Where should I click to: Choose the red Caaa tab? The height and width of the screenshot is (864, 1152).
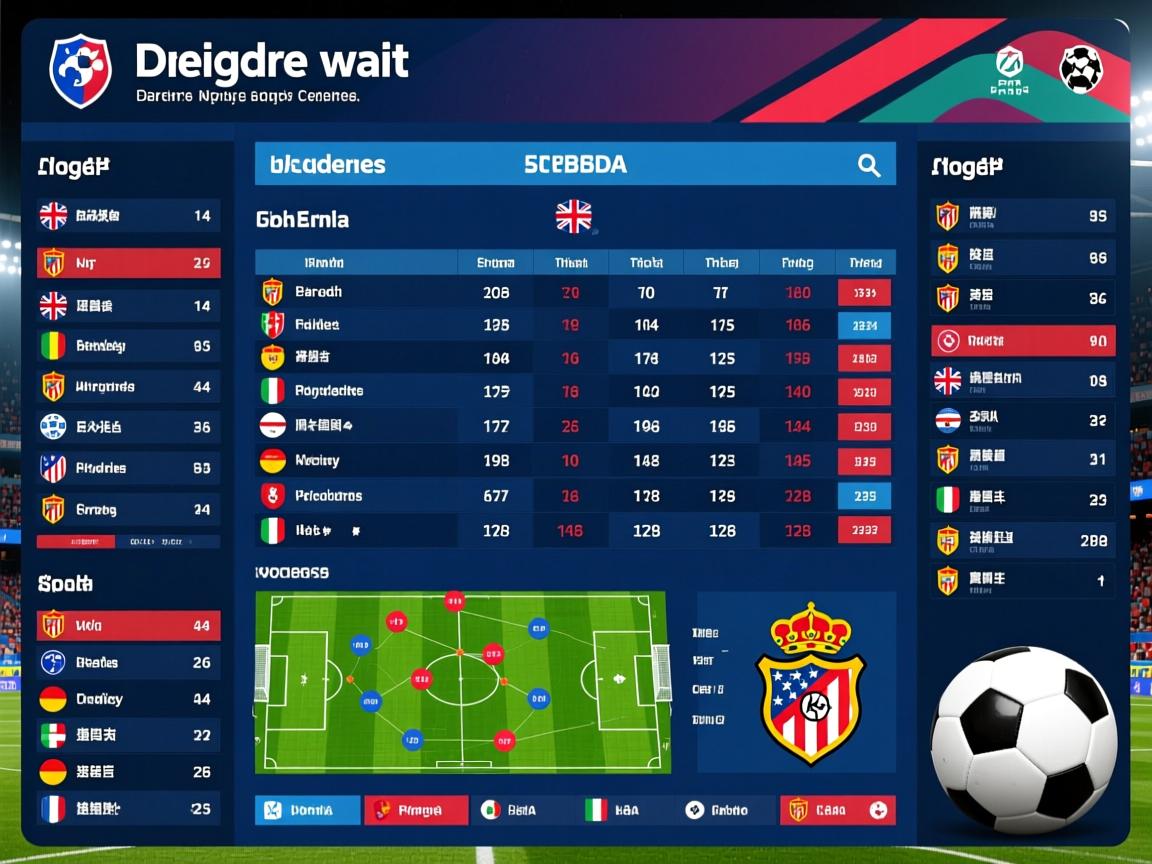click(838, 810)
